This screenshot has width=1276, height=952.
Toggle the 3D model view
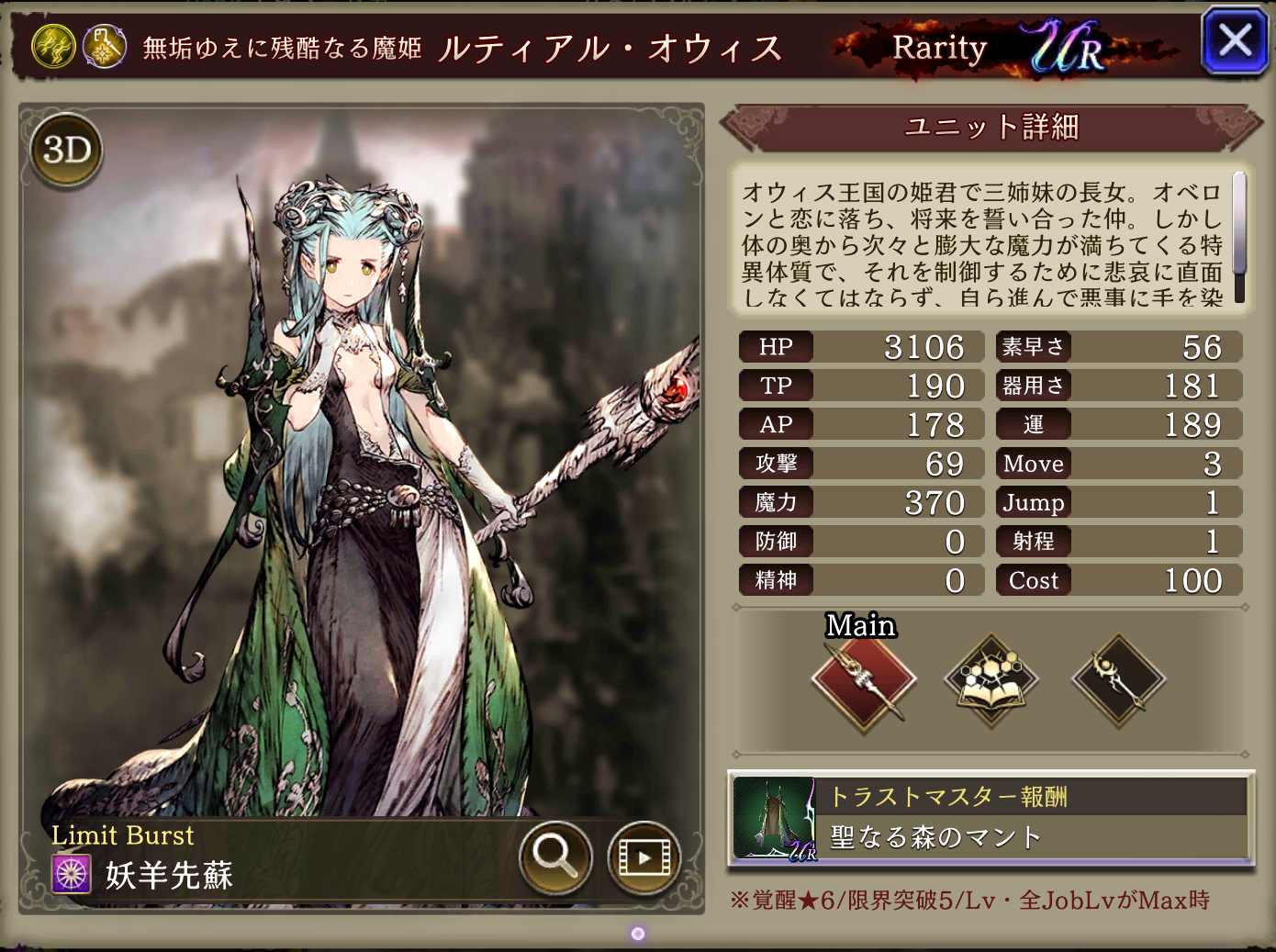pyautogui.click(x=67, y=151)
